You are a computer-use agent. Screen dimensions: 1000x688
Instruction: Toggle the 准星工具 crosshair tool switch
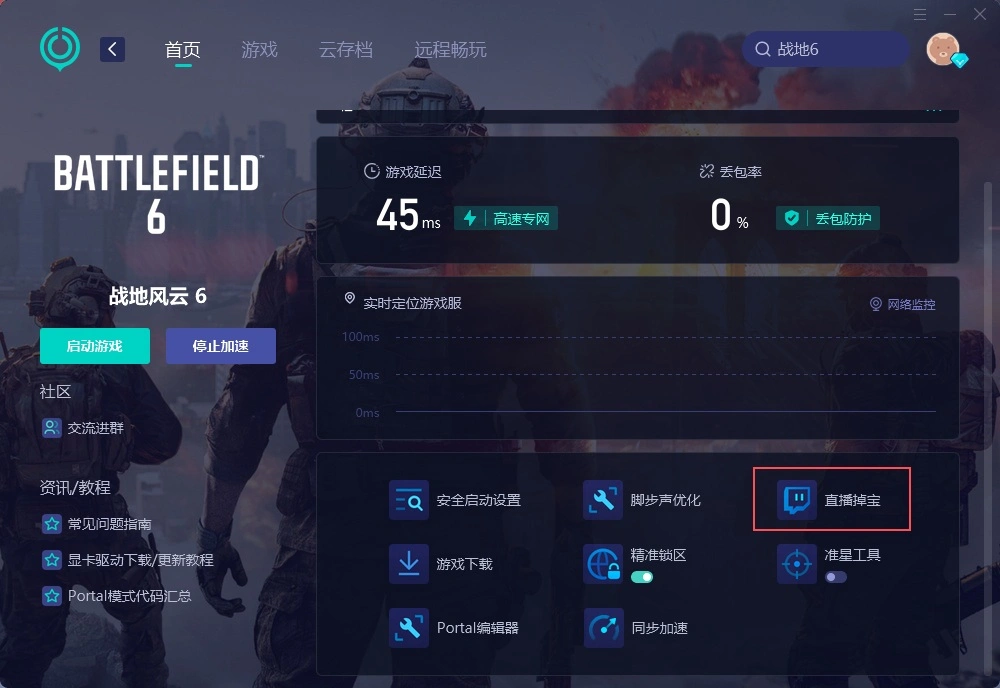point(835,577)
